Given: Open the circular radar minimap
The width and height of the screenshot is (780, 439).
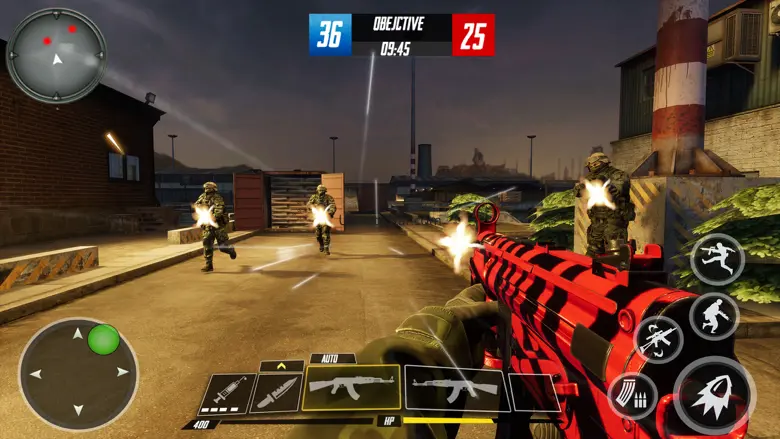Looking at the screenshot, I should (x=56, y=55).
